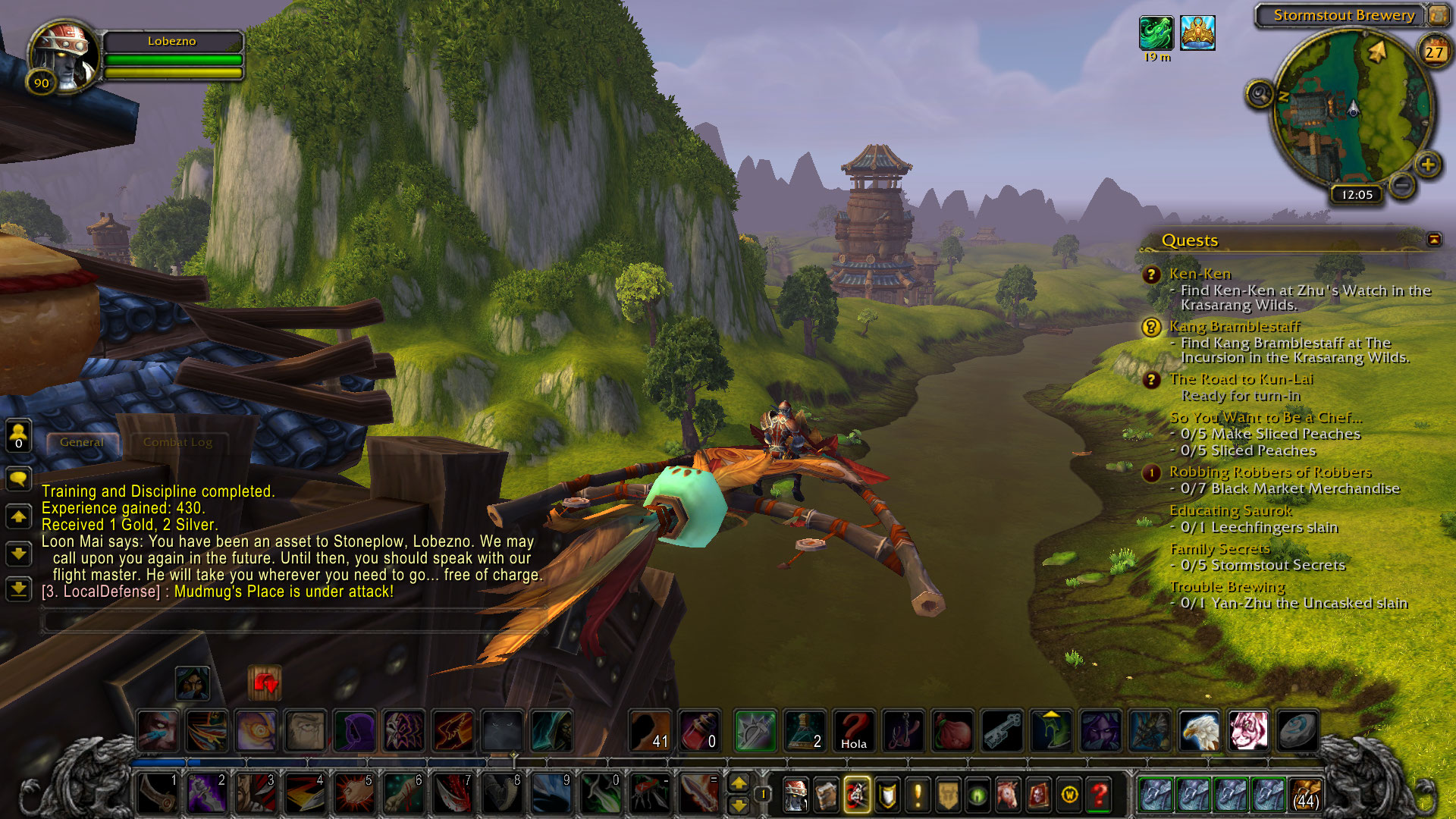The width and height of the screenshot is (1456, 819).
Task: Open the calendar showing day 27
Action: click(1433, 52)
